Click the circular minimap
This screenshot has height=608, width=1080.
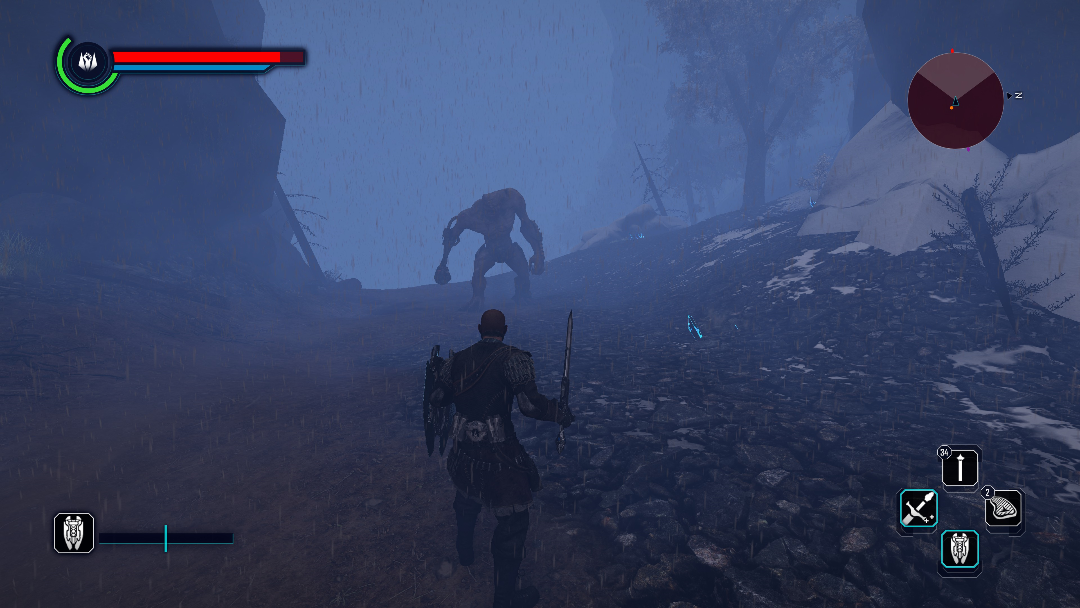coord(955,100)
